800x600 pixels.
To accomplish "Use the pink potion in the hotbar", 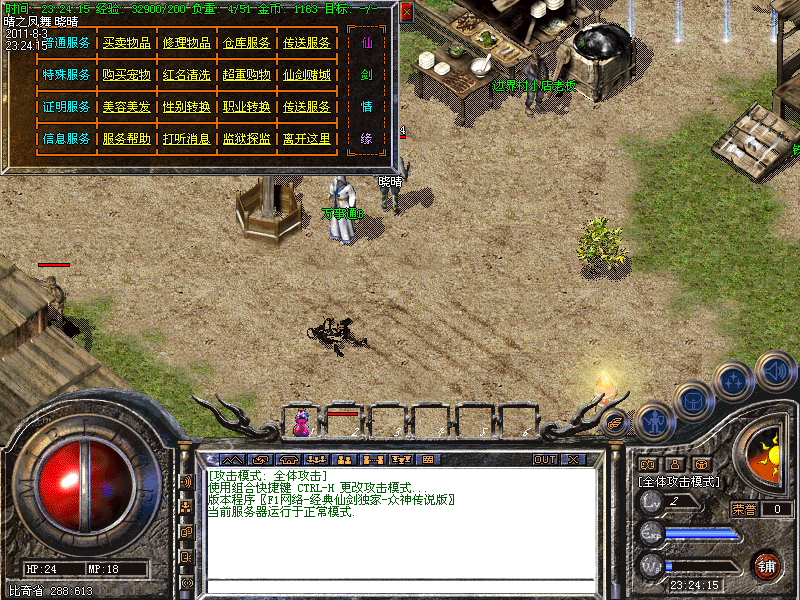I will pyautogui.click(x=301, y=425).
